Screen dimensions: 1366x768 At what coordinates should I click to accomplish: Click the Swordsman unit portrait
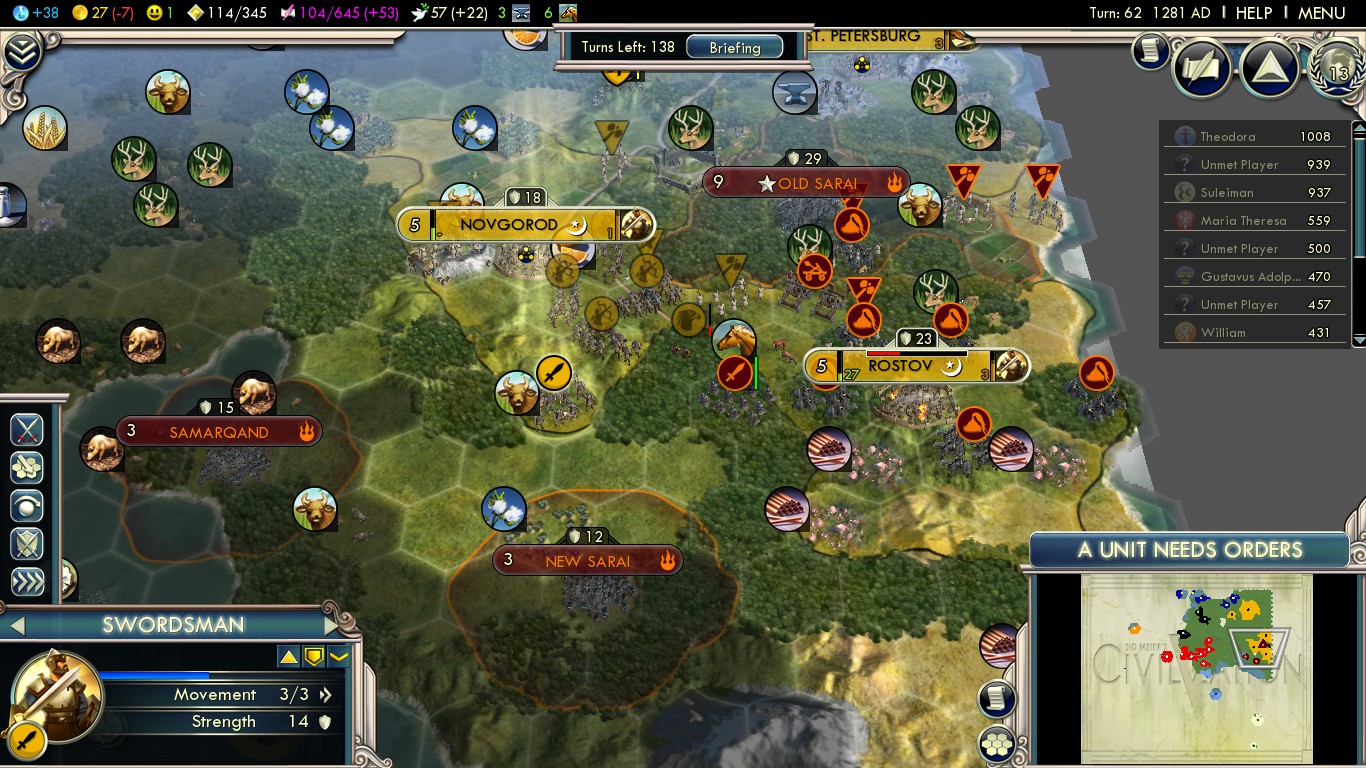(x=57, y=697)
